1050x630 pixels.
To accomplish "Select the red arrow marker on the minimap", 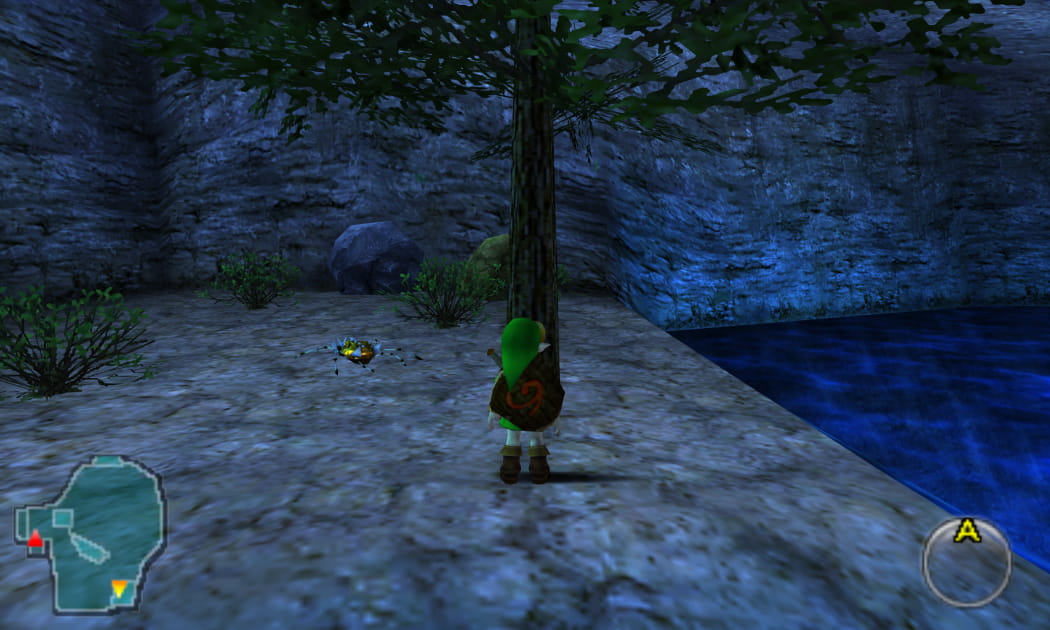I will coord(35,540).
